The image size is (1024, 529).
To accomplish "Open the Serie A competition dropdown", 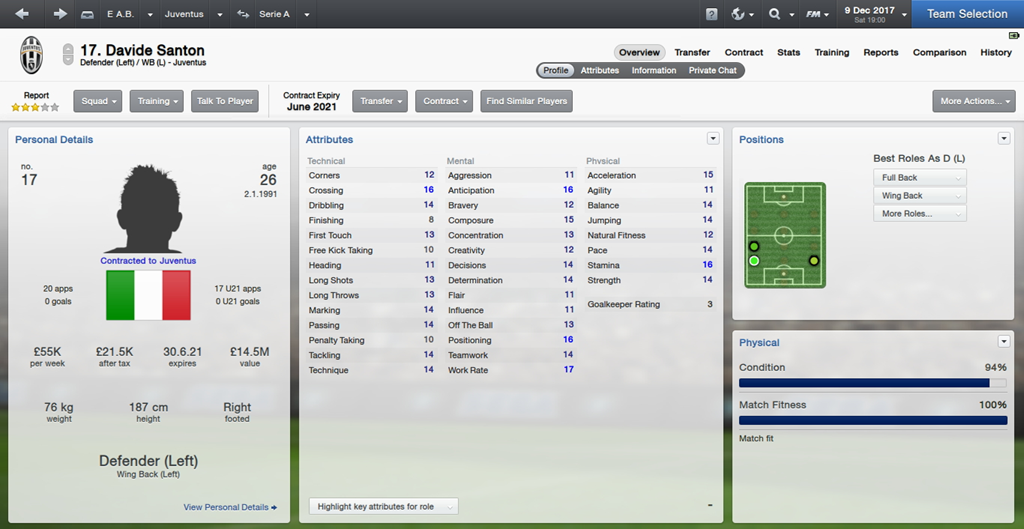I will point(274,14).
